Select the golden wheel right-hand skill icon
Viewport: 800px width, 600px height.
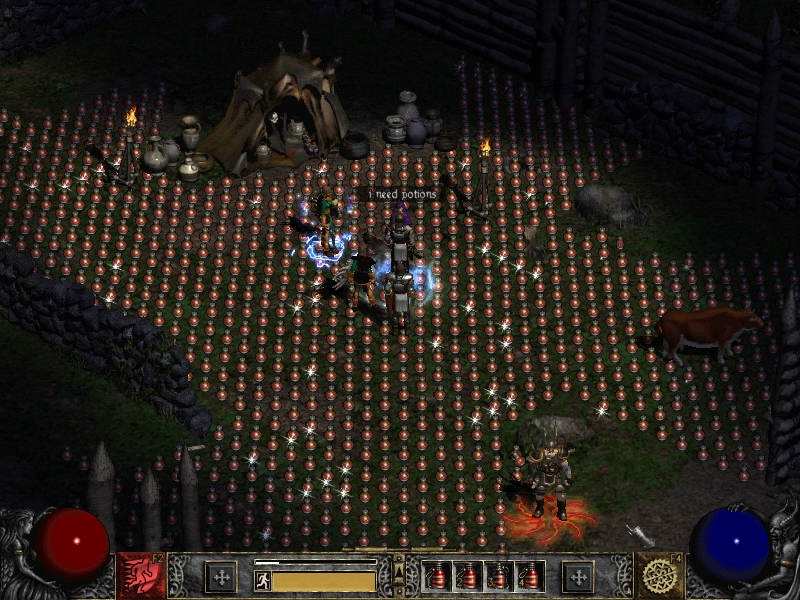[659, 576]
